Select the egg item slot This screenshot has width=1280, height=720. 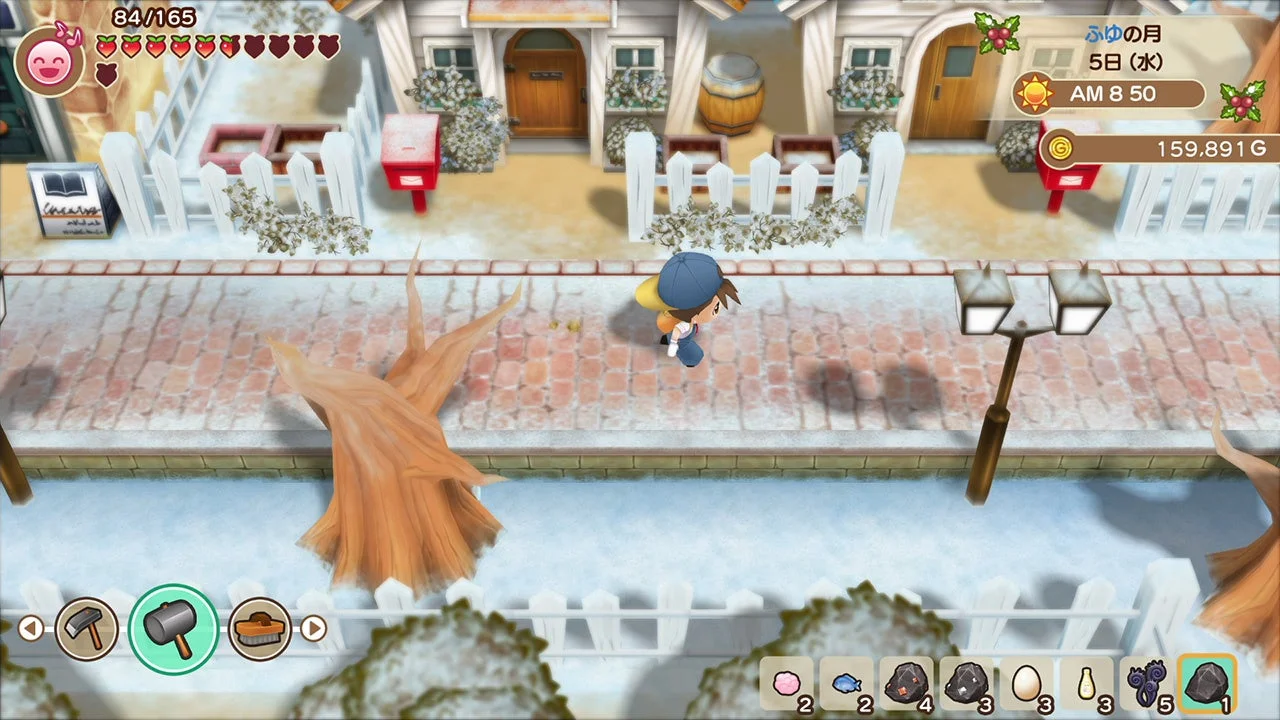pos(1028,685)
